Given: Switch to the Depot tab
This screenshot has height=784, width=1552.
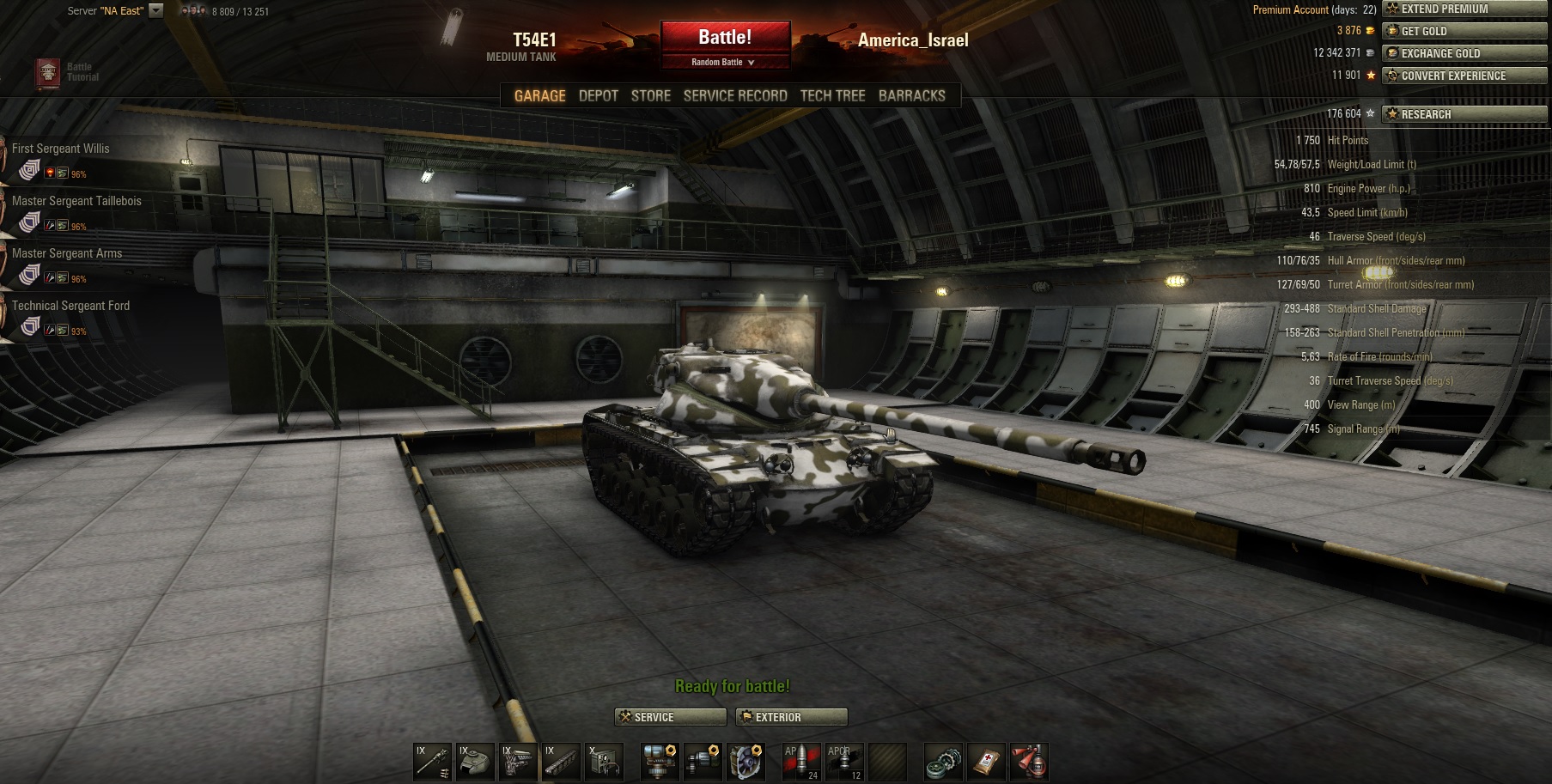Looking at the screenshot, I should [598, 95].
